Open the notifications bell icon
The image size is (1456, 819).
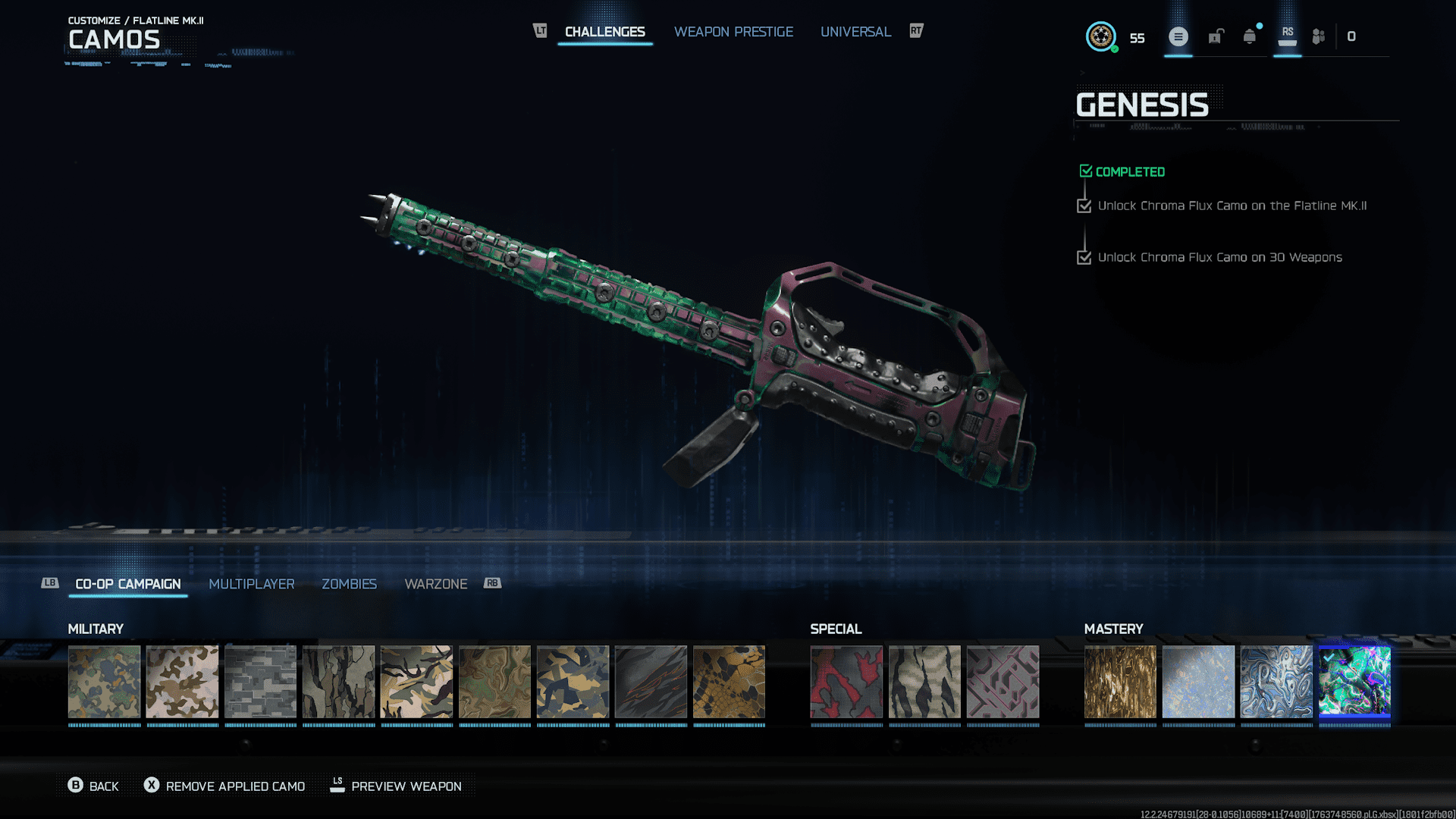1250,36
